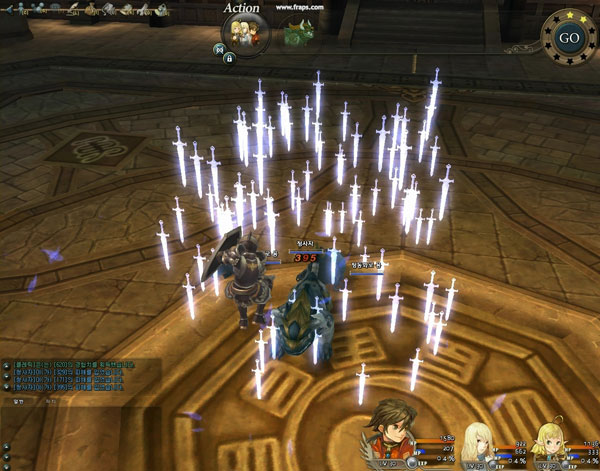Toggle the small padlock icon under Action
600x471 pixels.
[229, 59]
